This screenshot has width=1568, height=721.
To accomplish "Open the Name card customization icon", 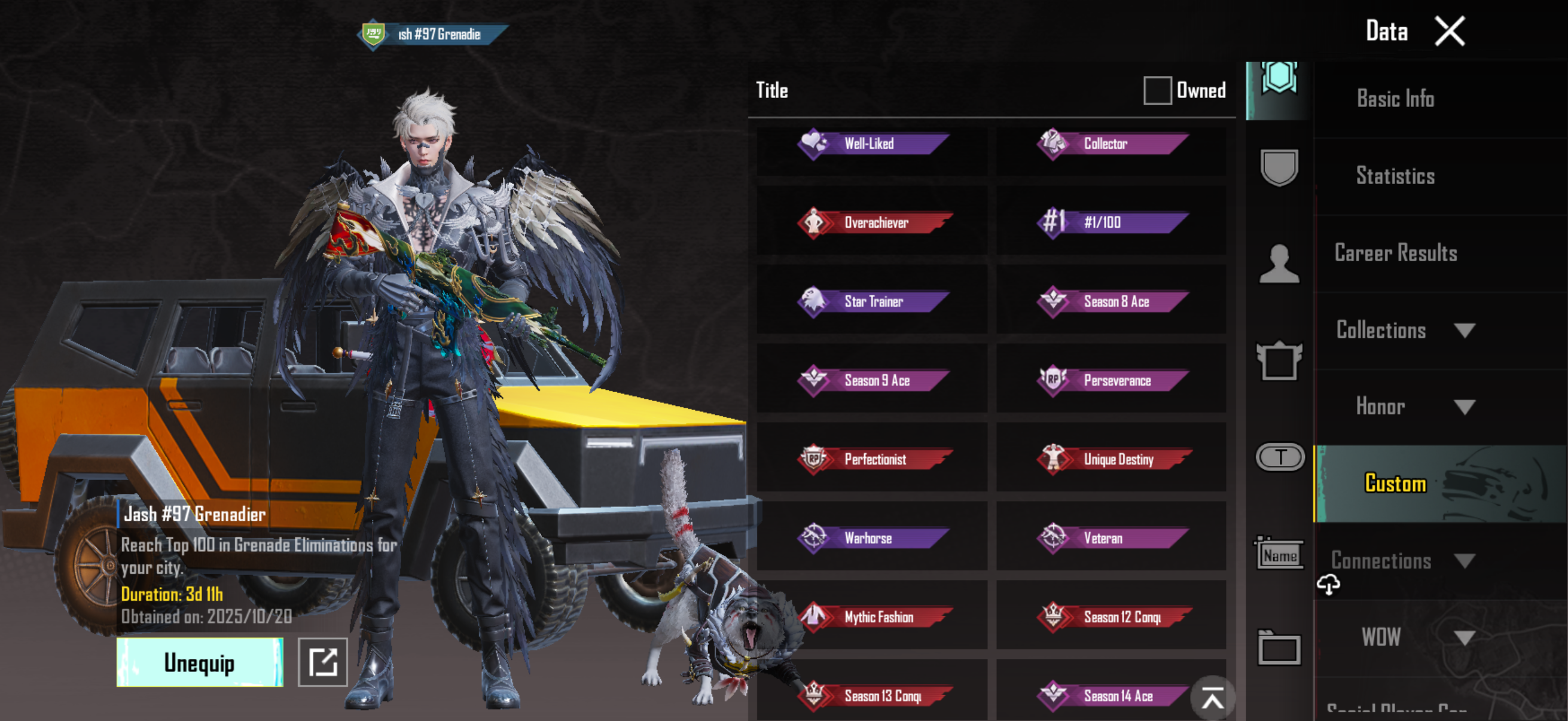I will [x=1279, y=554].
